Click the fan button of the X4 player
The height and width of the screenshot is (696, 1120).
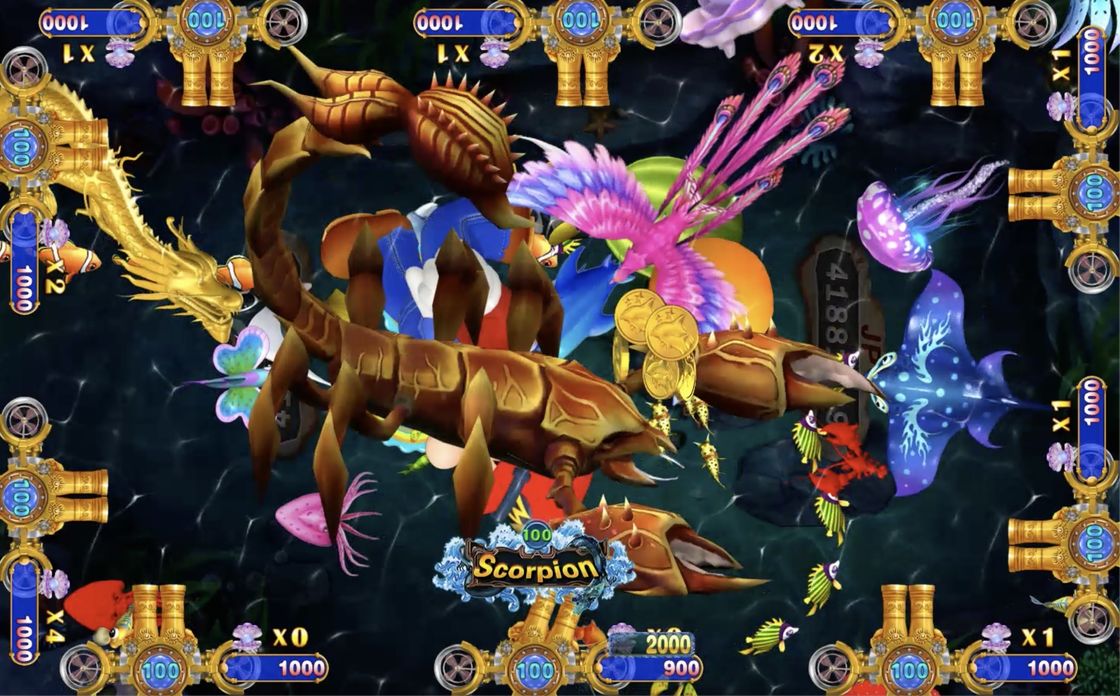tap(24, 421)
